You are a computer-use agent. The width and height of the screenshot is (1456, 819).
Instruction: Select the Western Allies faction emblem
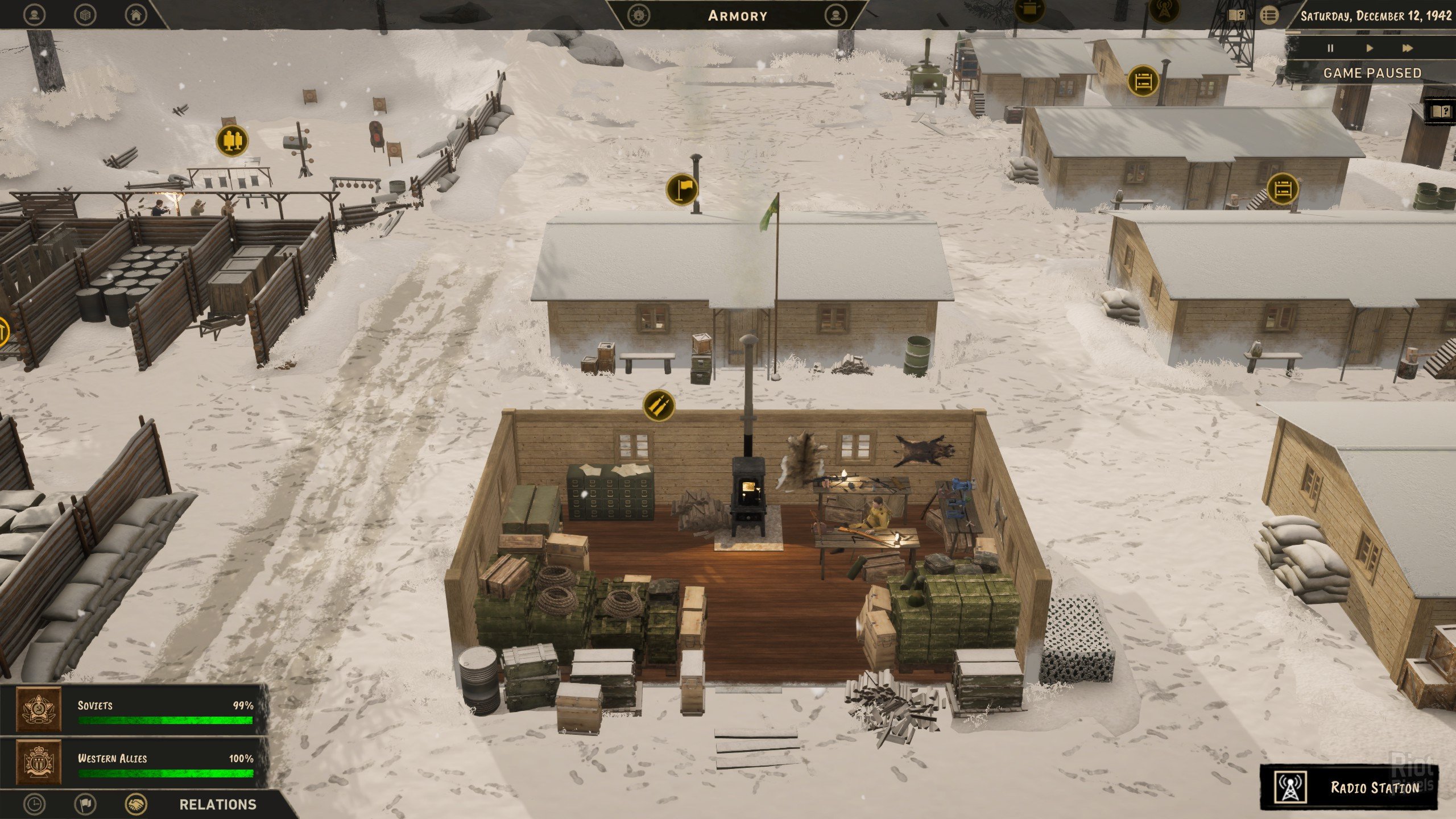(x=39, y=762)
